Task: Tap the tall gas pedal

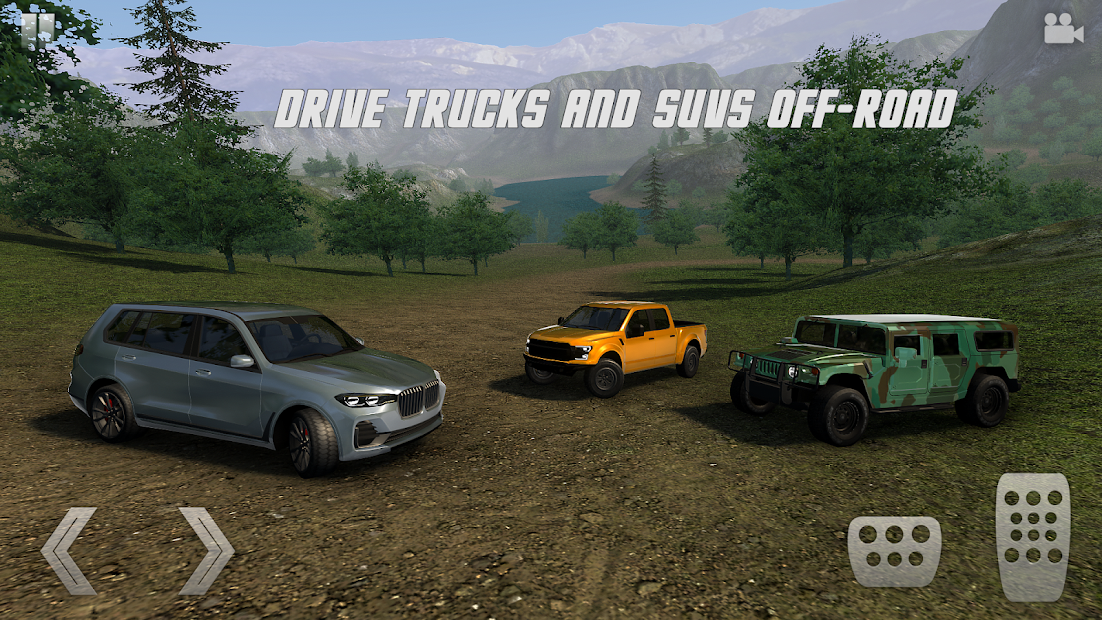Action: click(x=1032, y=536)
